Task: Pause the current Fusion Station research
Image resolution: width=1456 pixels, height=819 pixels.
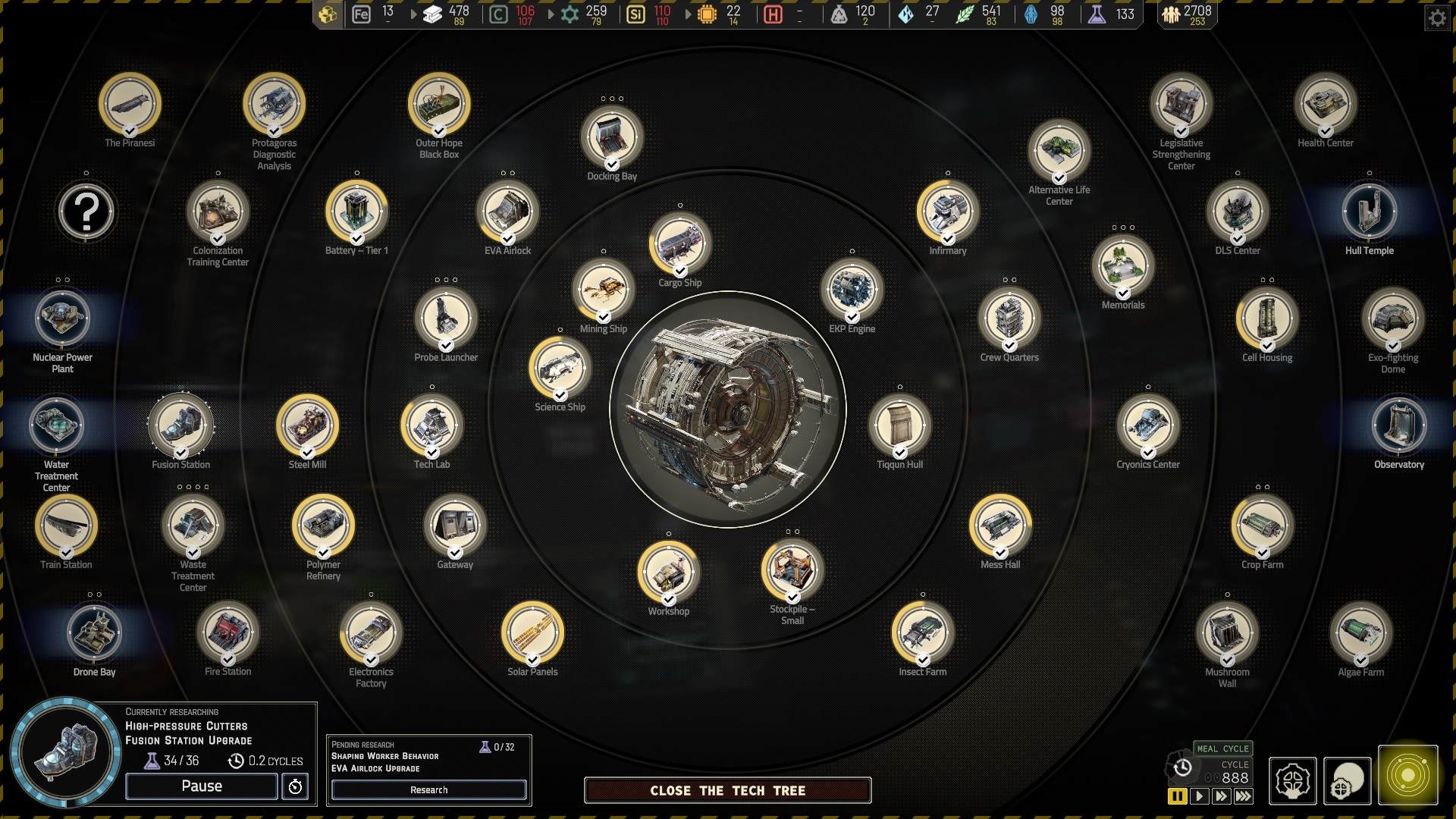Action: pos(202,786)
